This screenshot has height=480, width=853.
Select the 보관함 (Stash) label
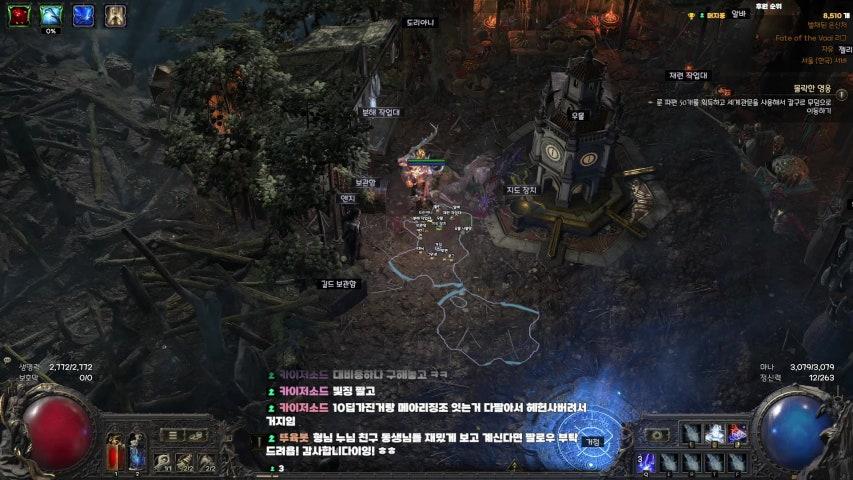coord(365,183)
